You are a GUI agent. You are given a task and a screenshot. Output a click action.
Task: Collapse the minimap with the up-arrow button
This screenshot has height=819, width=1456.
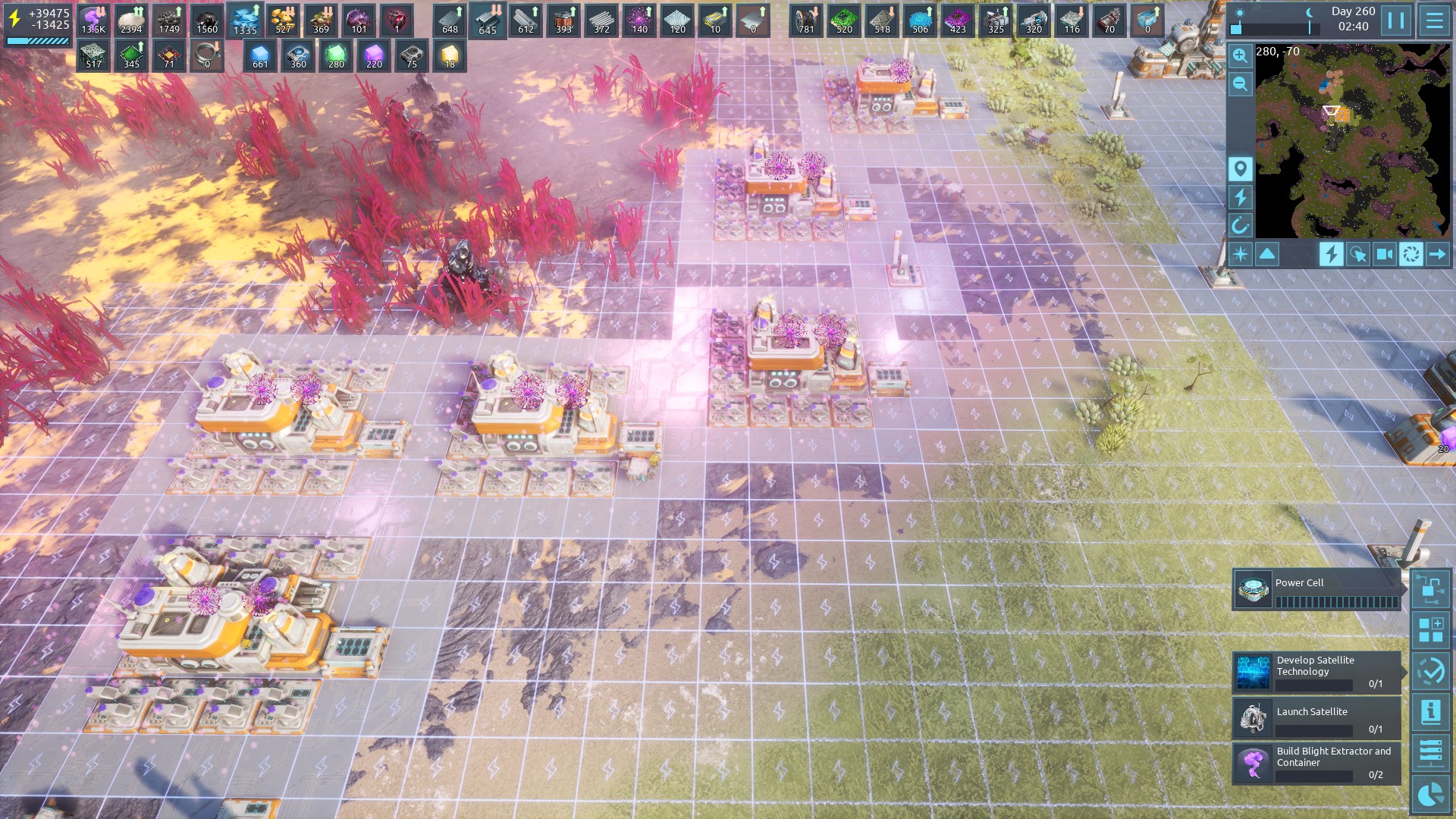1267,254
